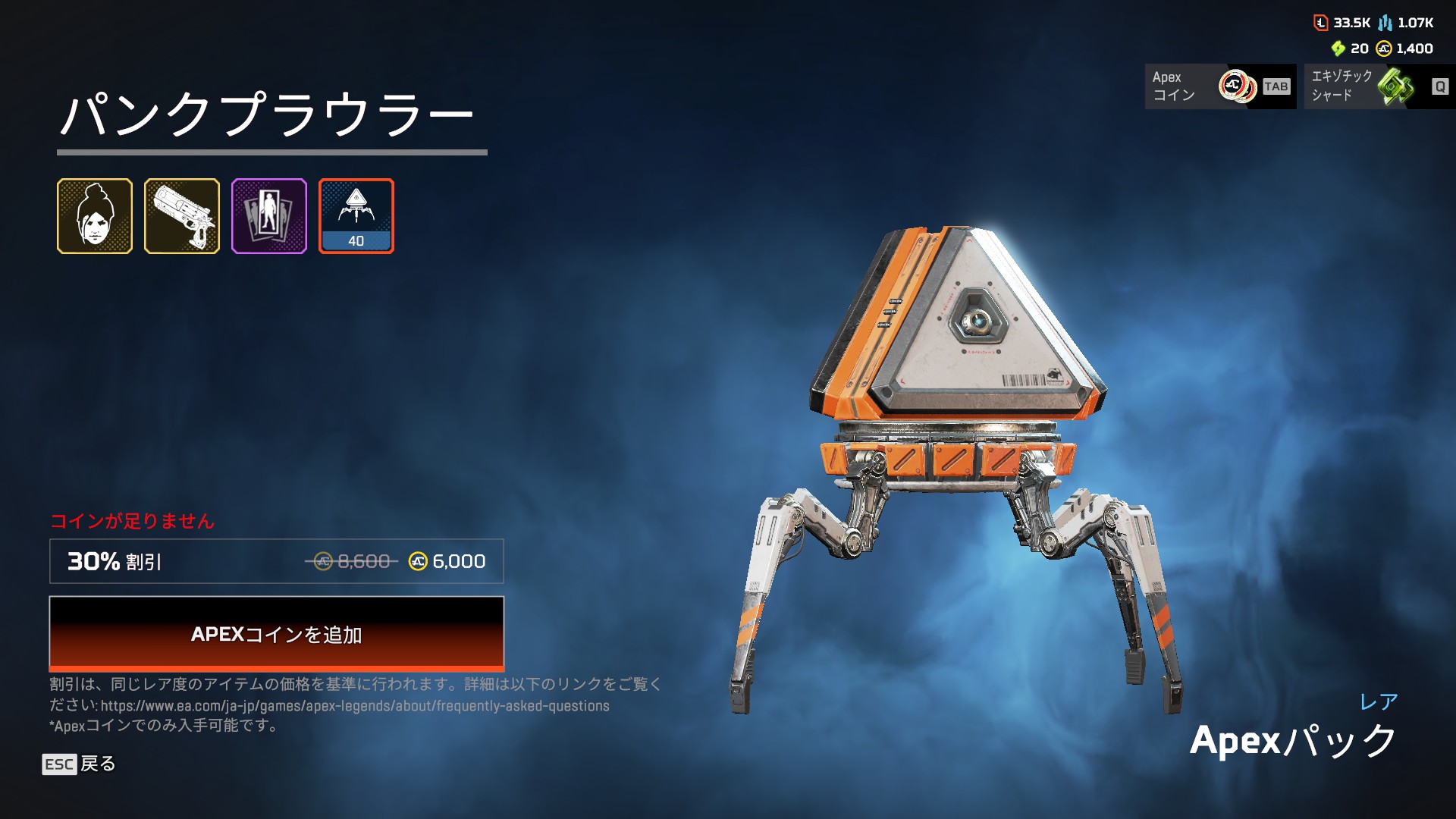Select the 40 Apex Packs item
This screenshot has width=1456, height=819.
tap(356, 216)
